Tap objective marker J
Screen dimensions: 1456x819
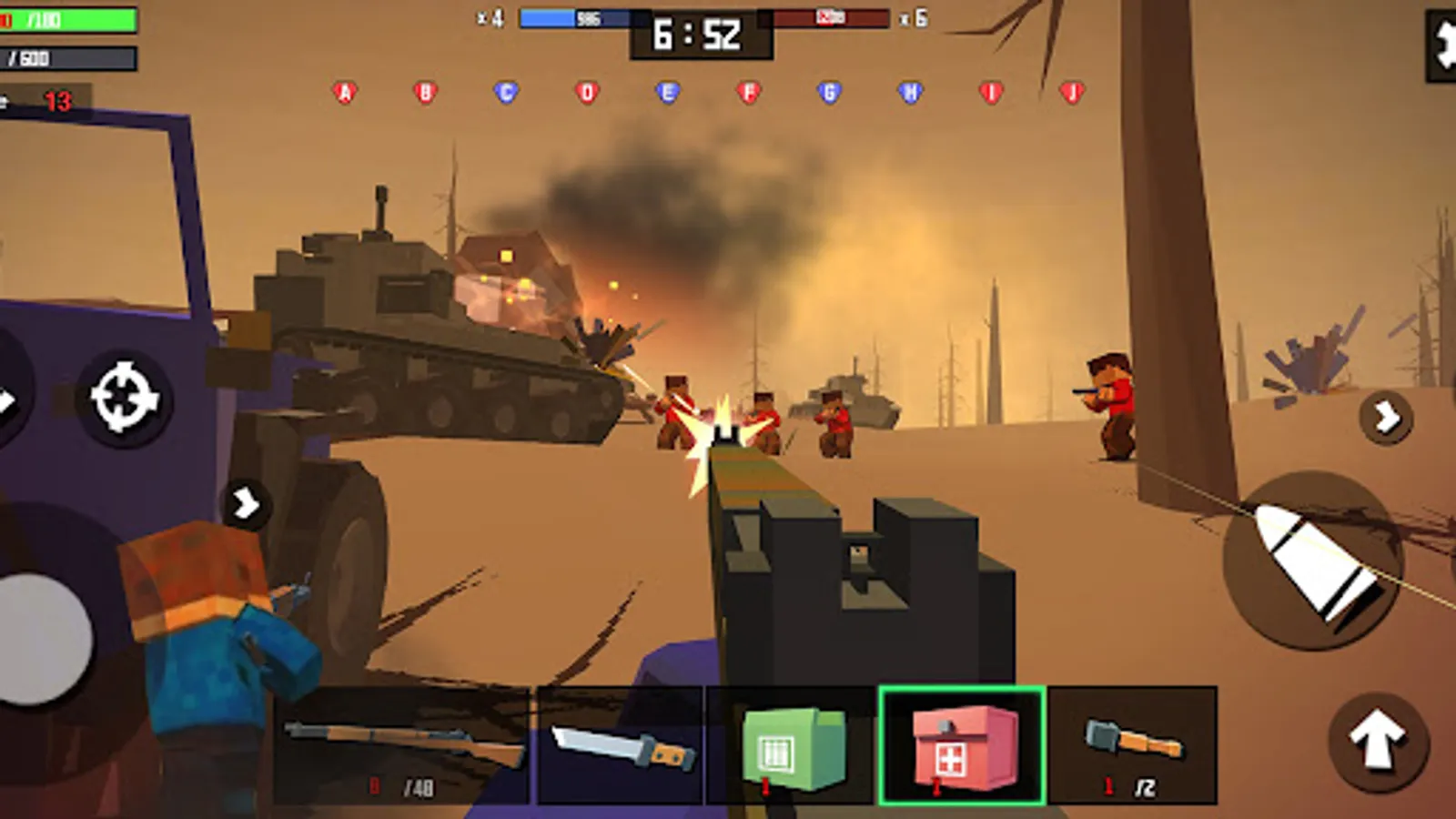1072,91
